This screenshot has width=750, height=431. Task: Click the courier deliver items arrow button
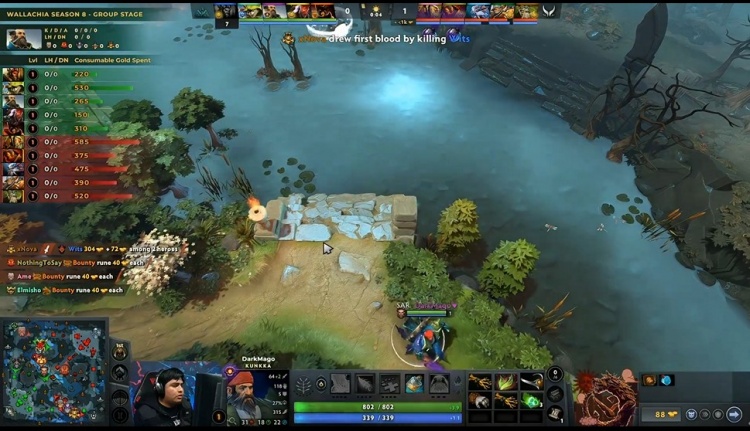(x=734, y=413)
